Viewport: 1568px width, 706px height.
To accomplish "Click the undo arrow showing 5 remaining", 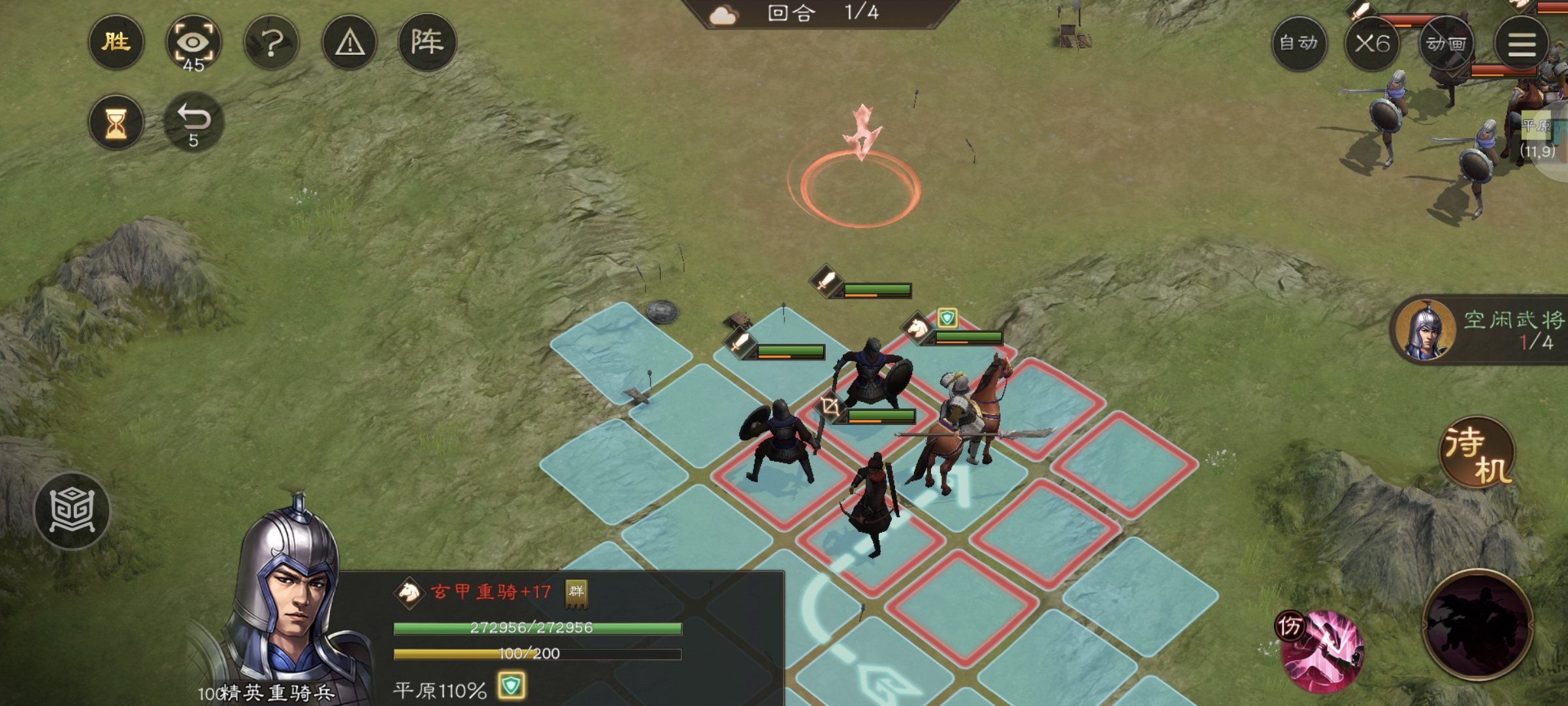I will 195,121.
